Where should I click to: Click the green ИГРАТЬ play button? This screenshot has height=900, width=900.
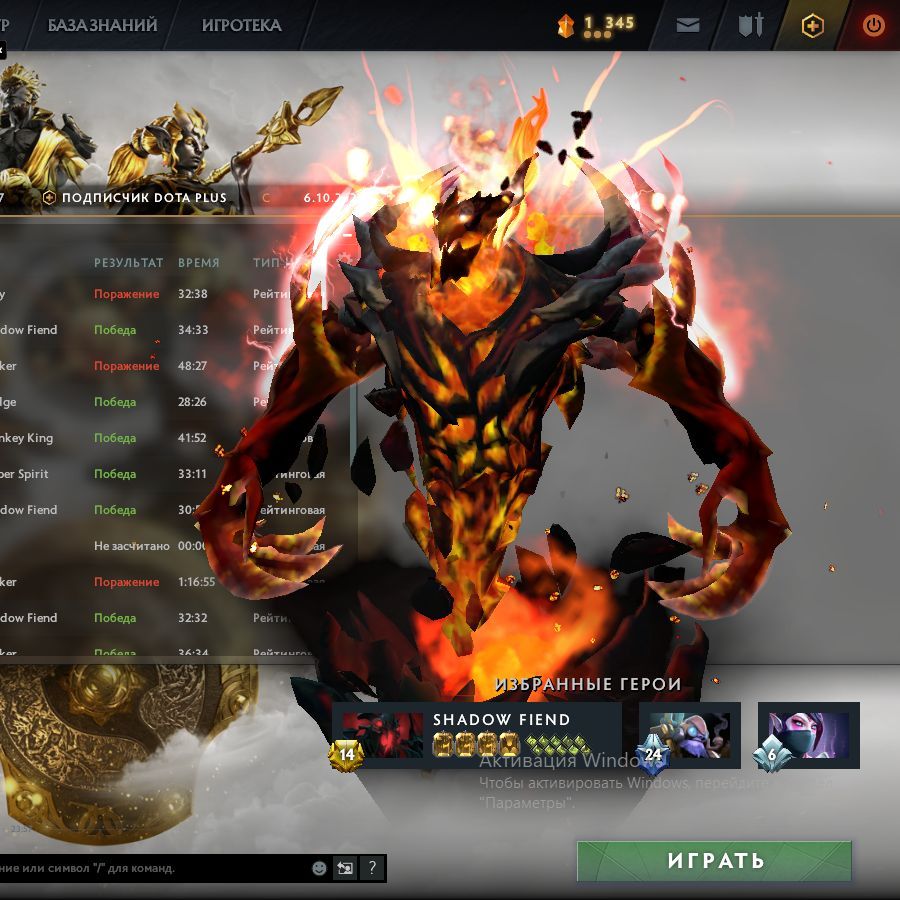(x=714, y=861)
